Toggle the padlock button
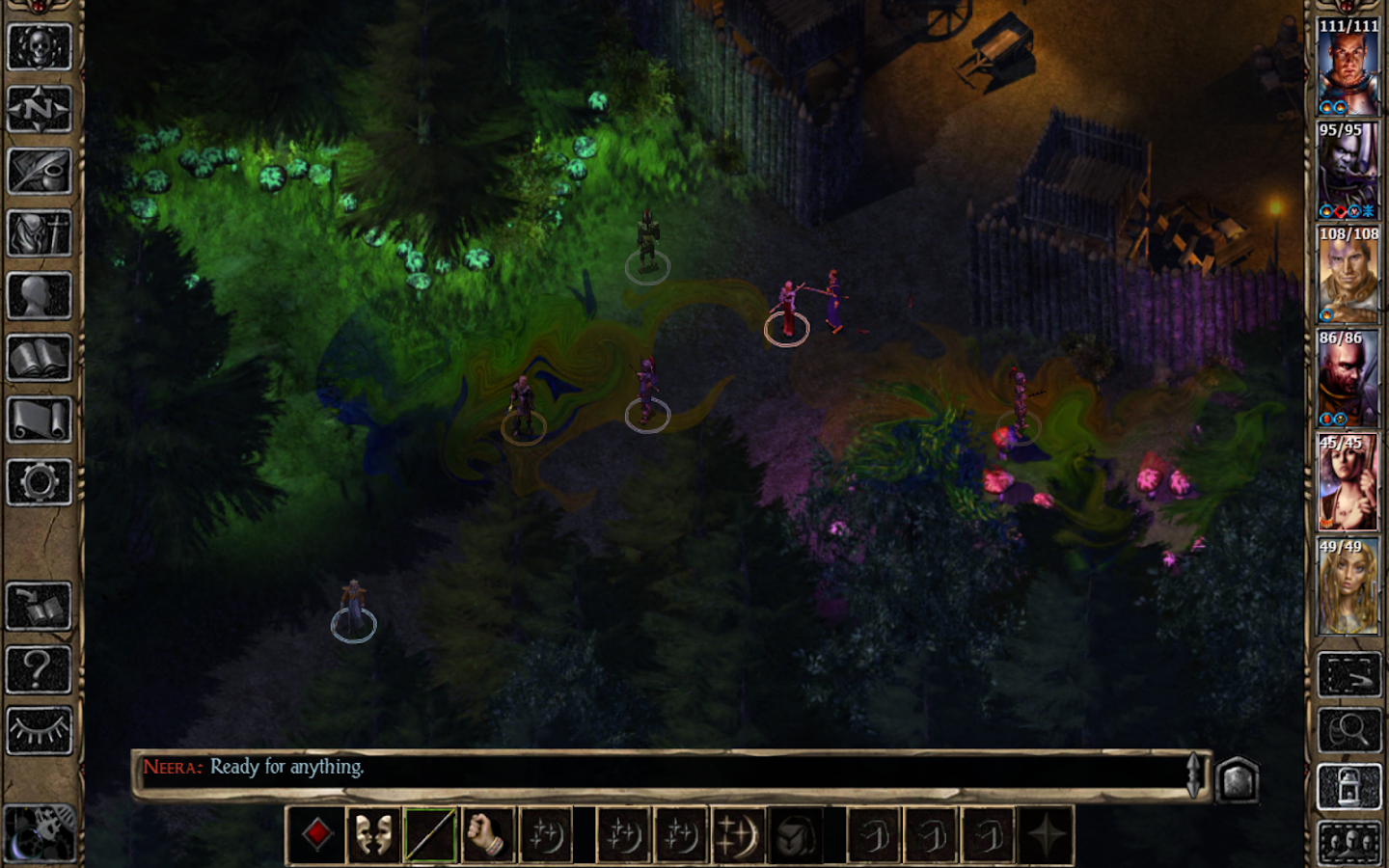This screenshot has width=1389, height=868. point(1348,788)
